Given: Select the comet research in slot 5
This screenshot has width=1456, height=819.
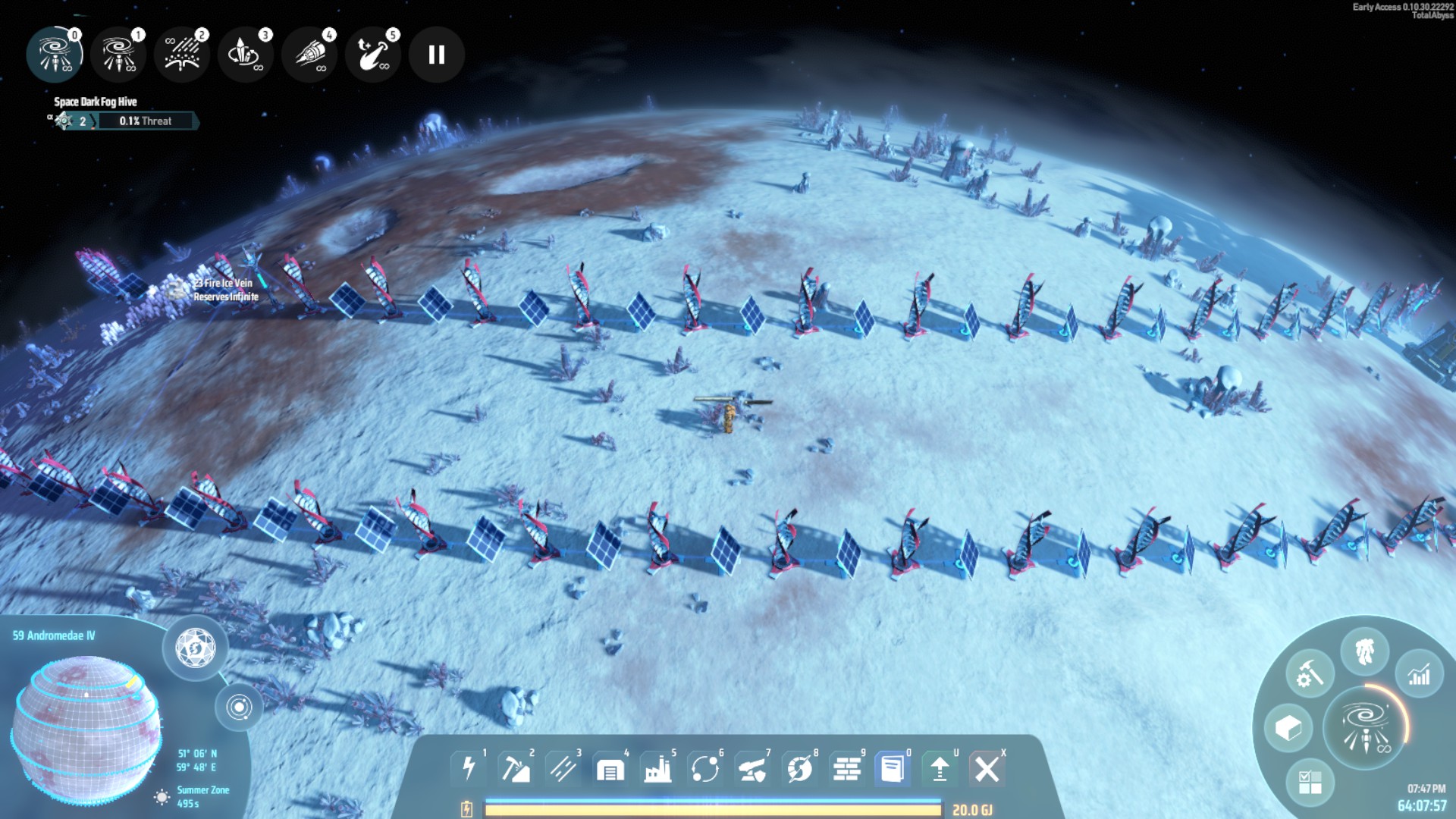Looking at the screenshot, I should pyautogui.click(x=373, y=55).
